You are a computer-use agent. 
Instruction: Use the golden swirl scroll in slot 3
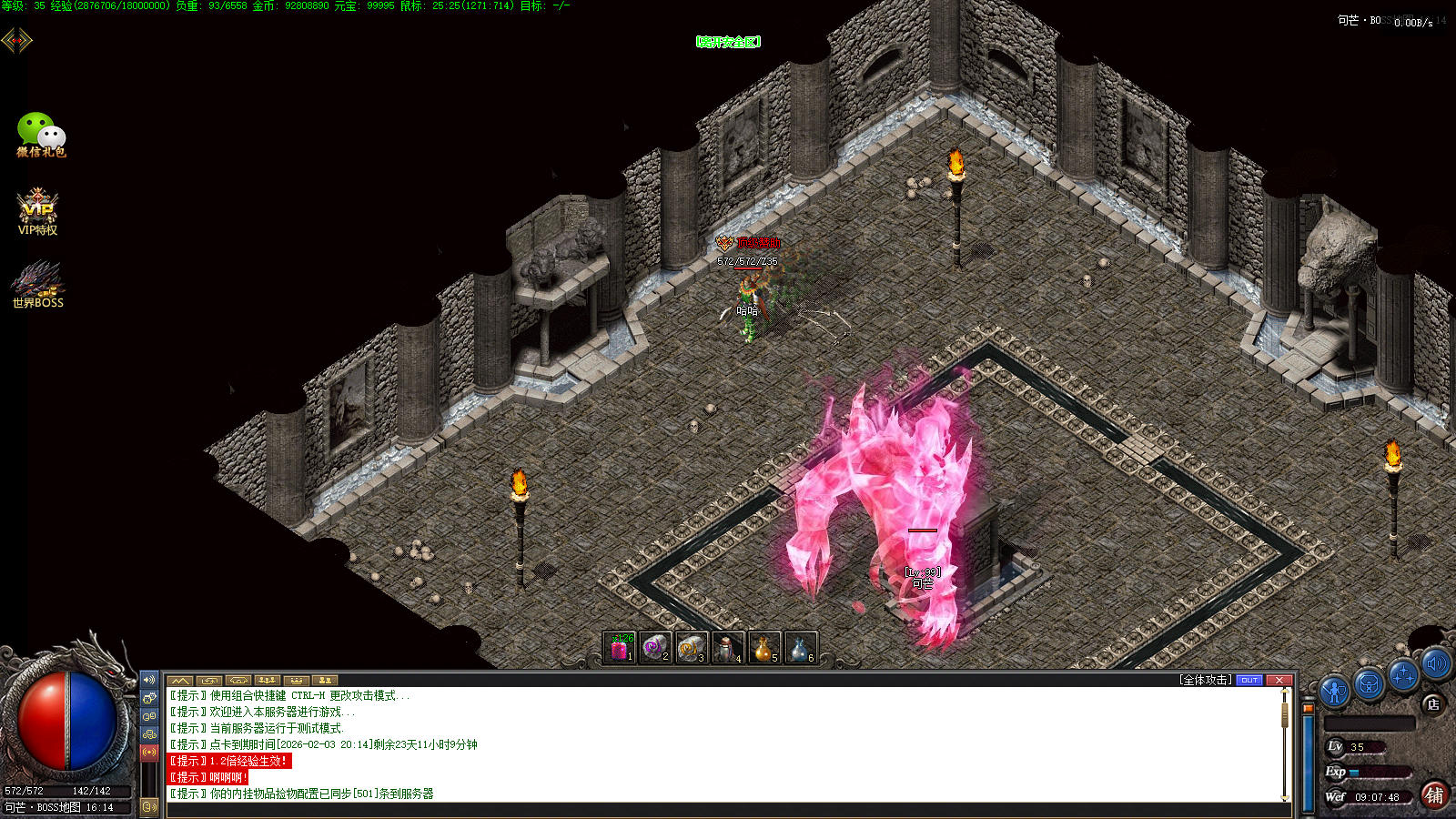(692, 648)
